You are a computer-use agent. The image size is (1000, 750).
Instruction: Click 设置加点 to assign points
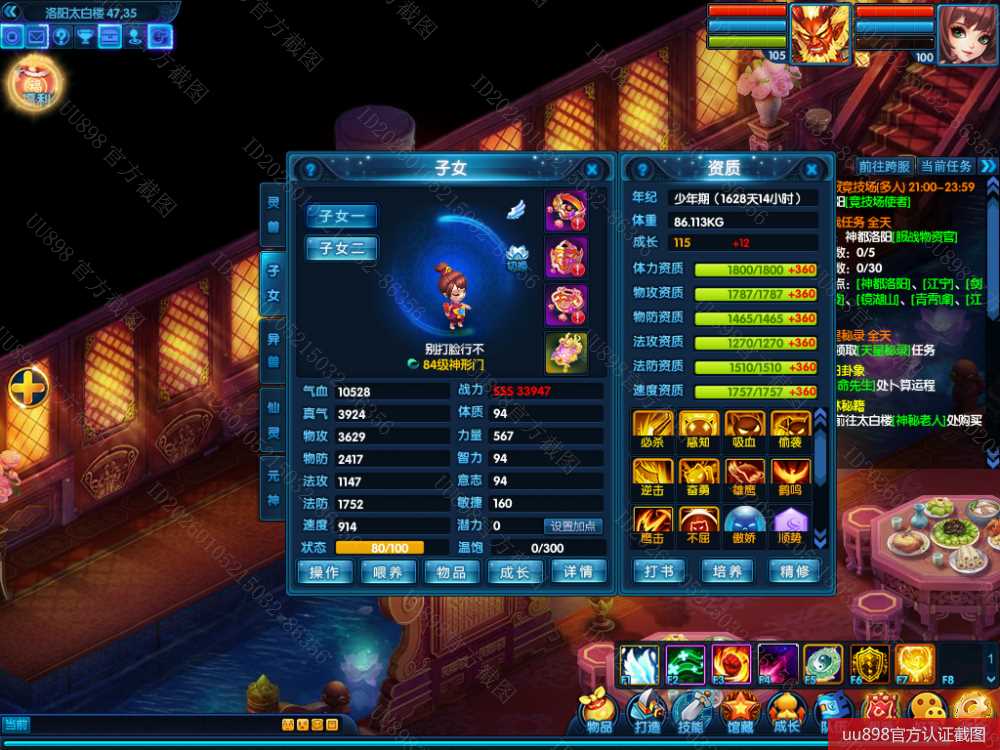575,526
